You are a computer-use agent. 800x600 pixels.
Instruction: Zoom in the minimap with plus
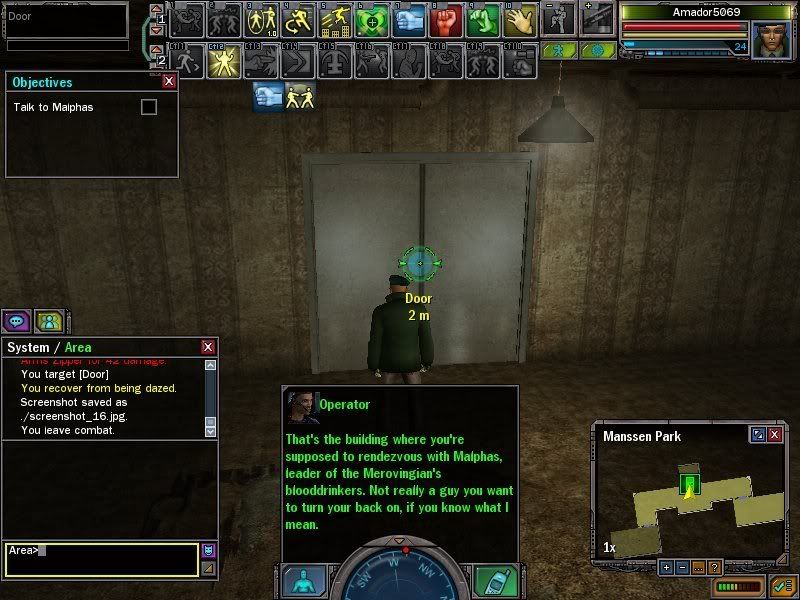[667, 567]
